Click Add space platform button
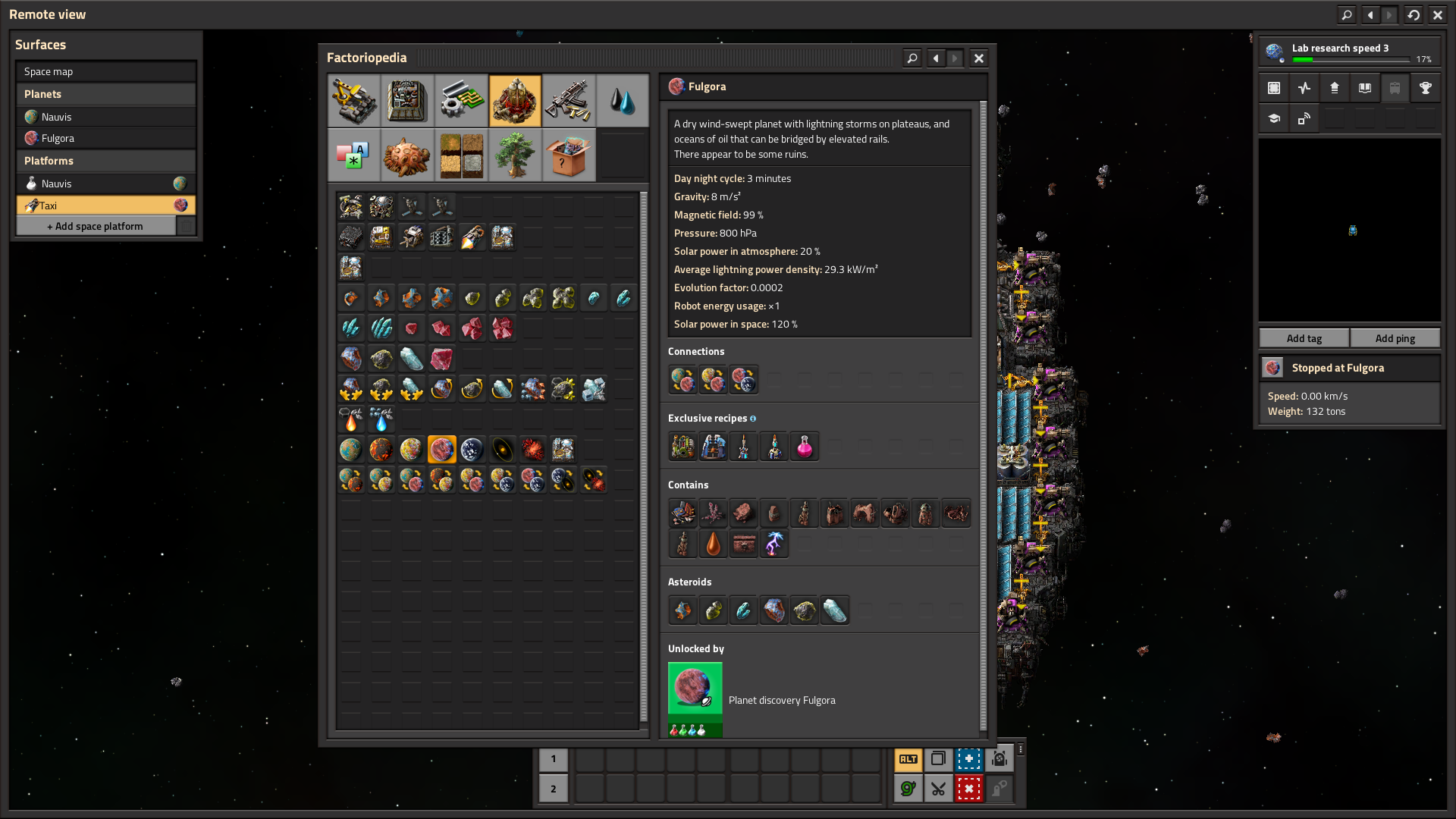 pos(96,226)
